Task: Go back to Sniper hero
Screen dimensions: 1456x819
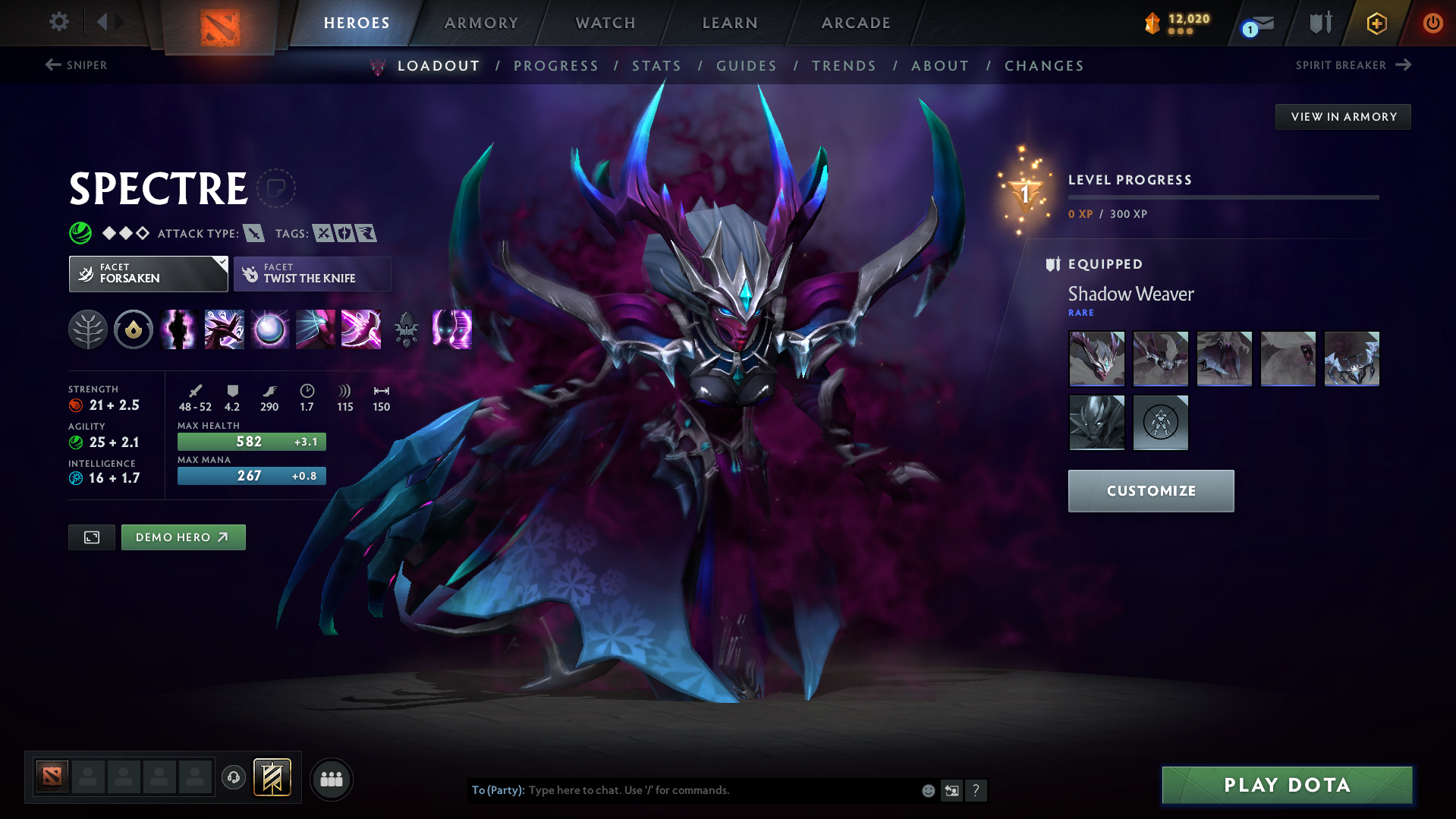Action: point(76,65)
